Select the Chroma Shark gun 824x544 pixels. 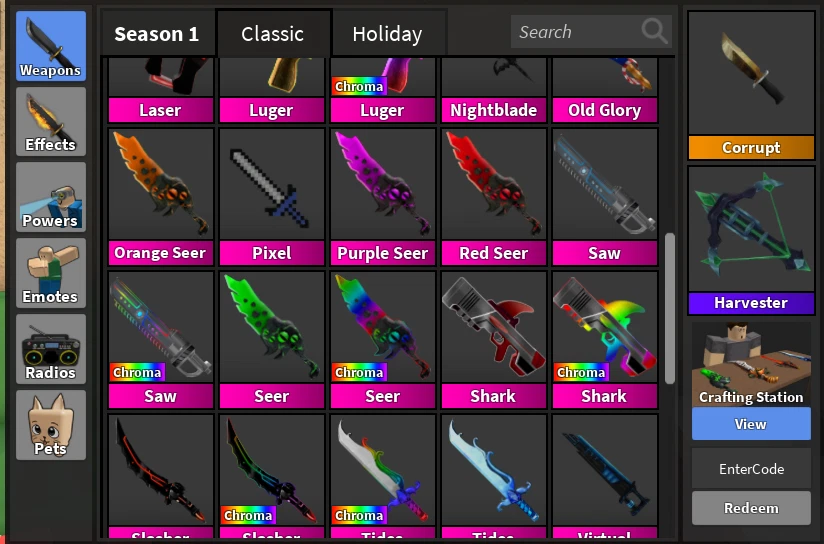tap(604, 339)
